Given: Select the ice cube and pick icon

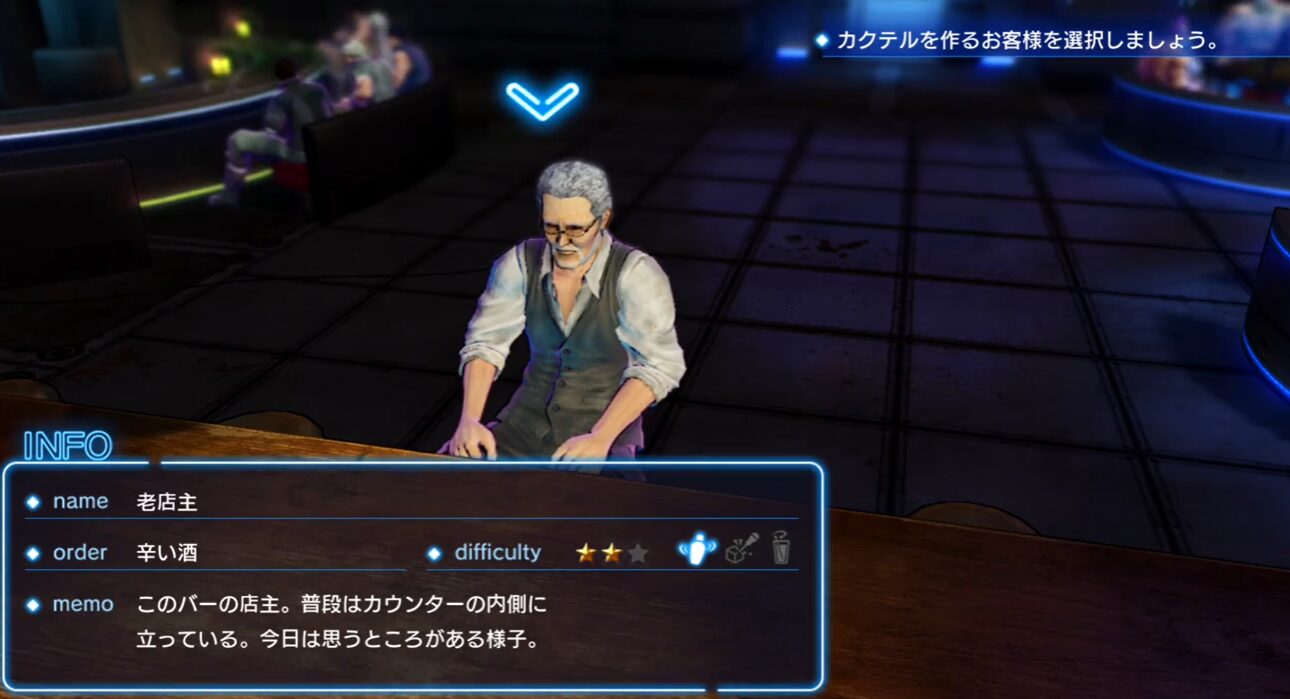Looking at the screenshot, I should [741, 549].
